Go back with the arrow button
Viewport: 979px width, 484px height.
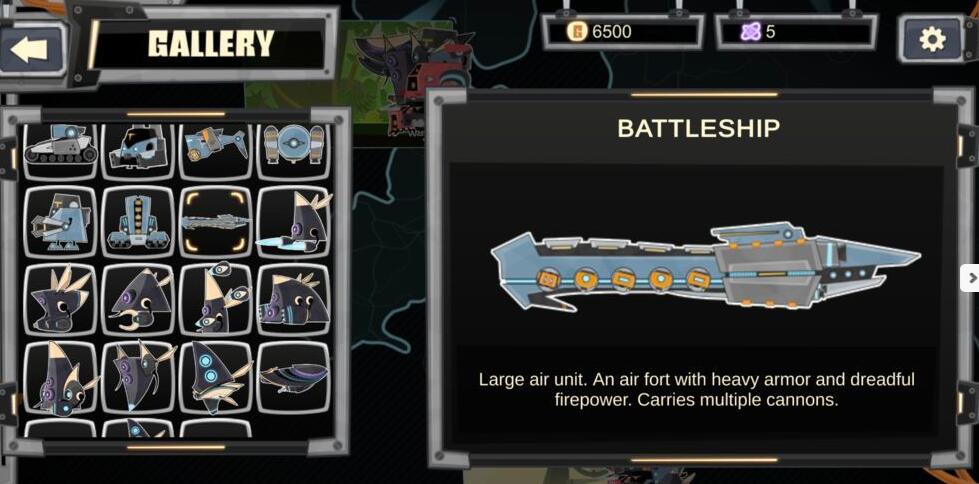[x=31, y=49]
